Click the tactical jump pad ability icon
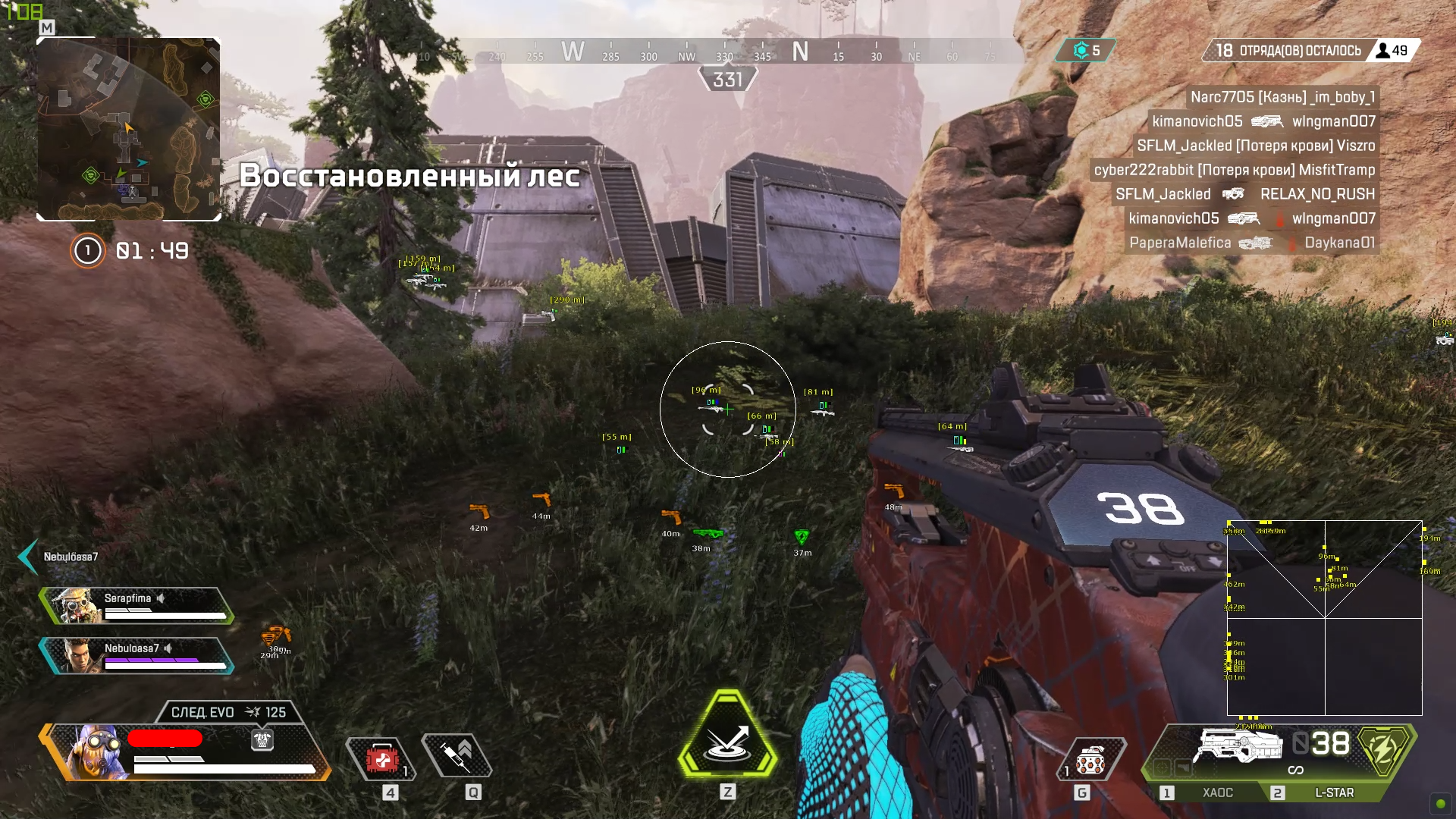The width and height of the screenshot is (1456, 819). 727,736
